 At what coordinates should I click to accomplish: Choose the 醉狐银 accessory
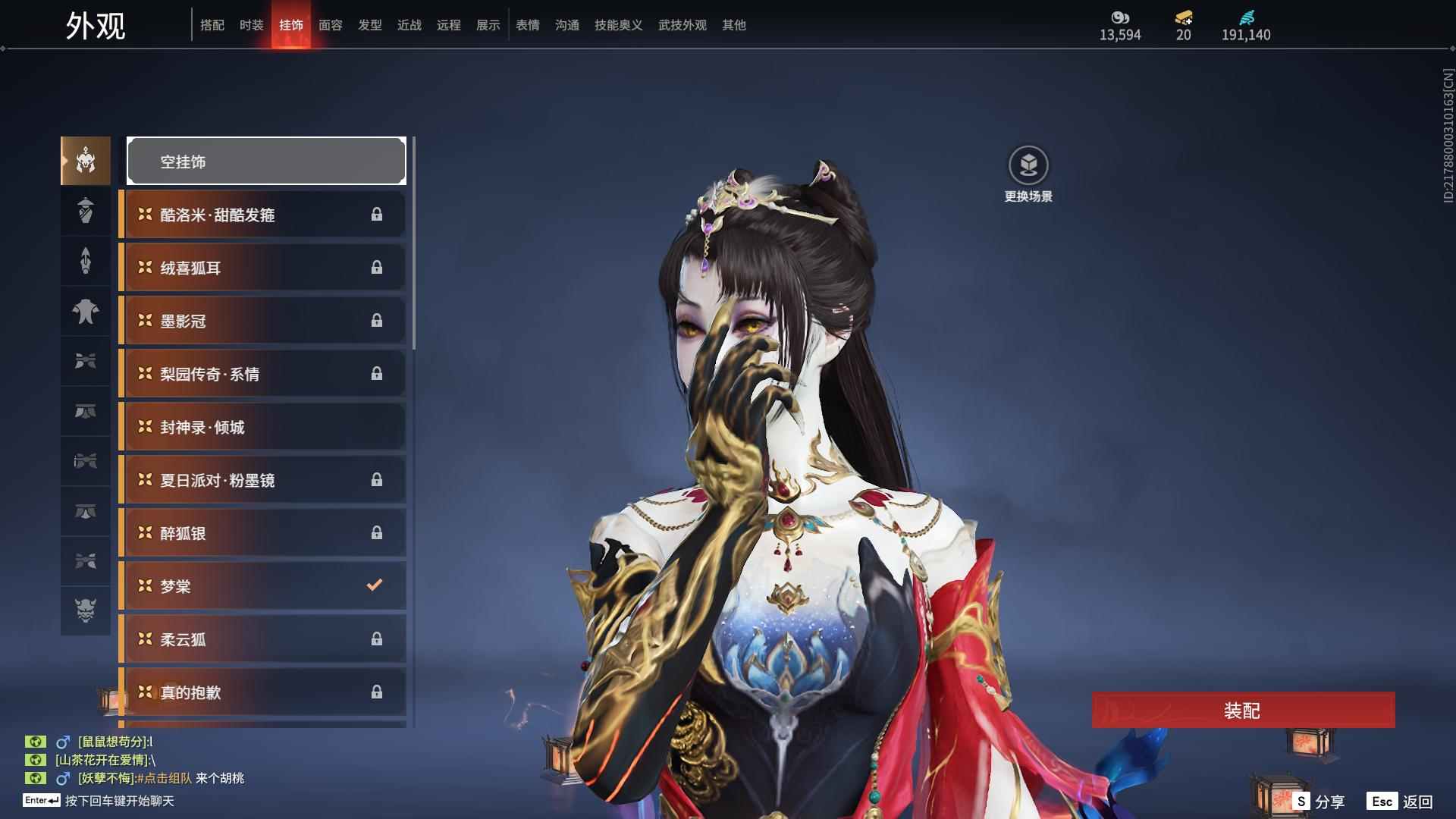coord(262,533)
